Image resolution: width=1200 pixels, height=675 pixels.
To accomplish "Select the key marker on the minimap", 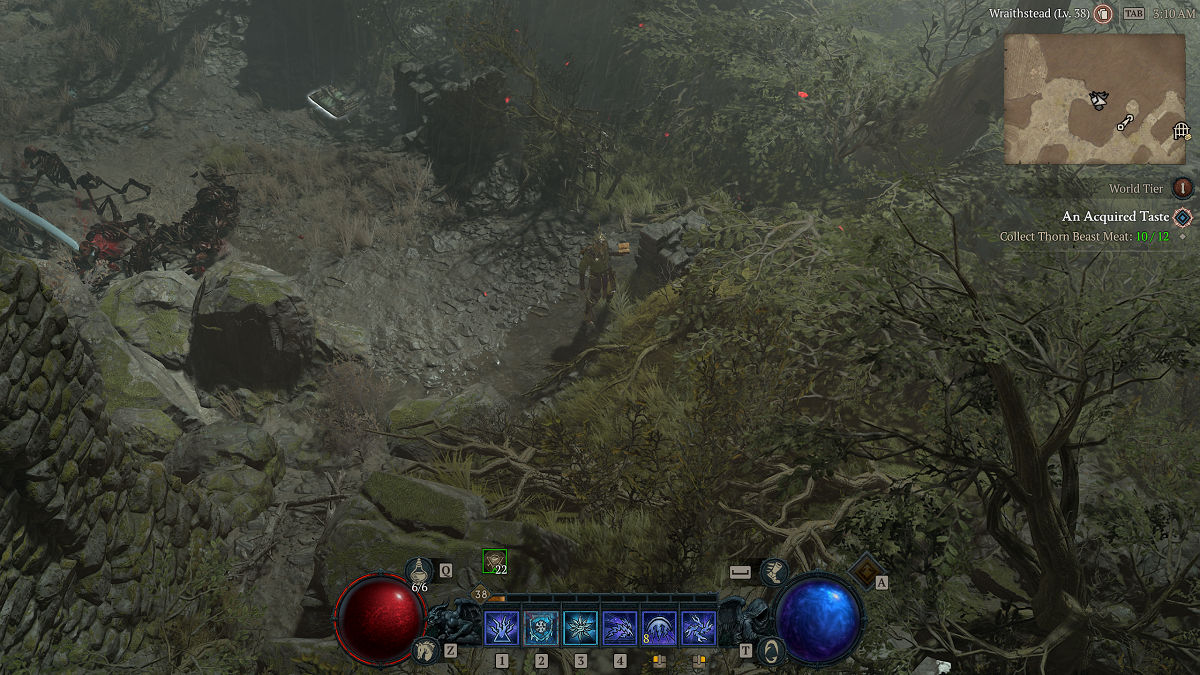I will click(1127, 123).
